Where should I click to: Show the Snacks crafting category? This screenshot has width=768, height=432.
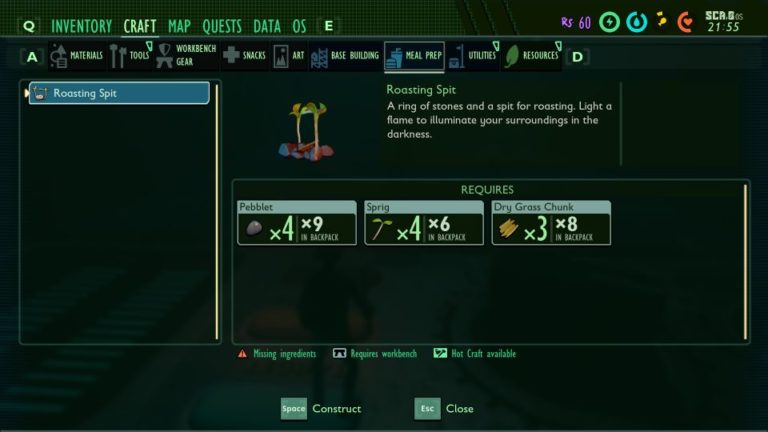[244, 56]
